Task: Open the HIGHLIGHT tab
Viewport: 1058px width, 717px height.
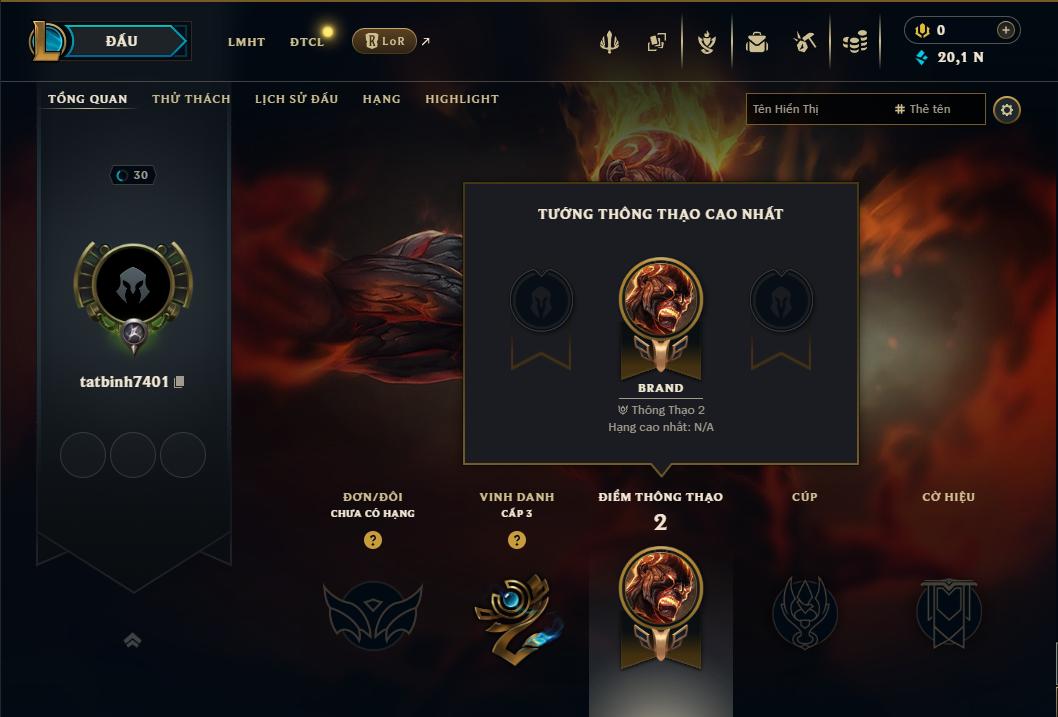Action: click(462, 99)
